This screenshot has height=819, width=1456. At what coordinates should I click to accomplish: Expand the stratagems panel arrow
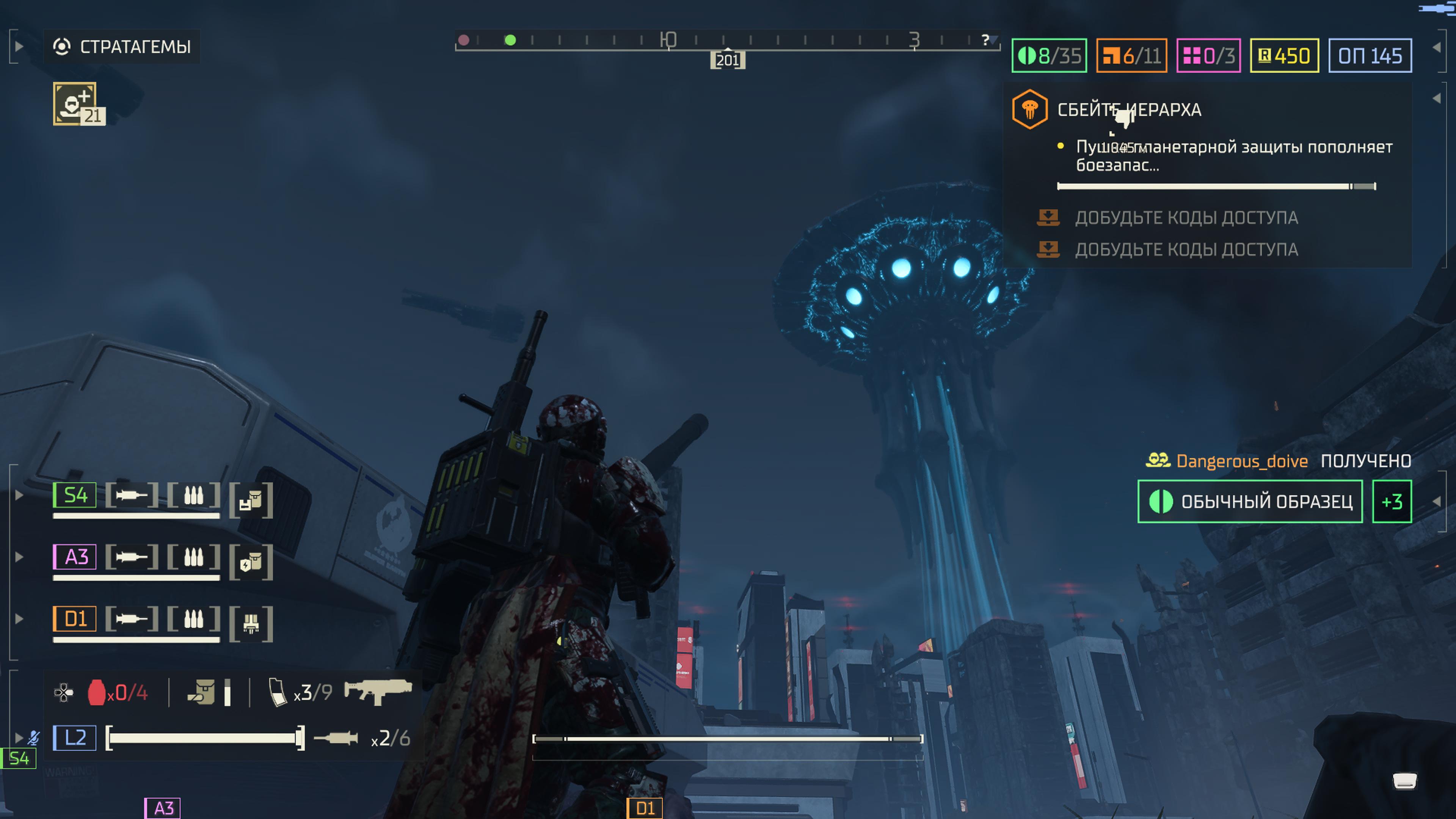point(19,46)
